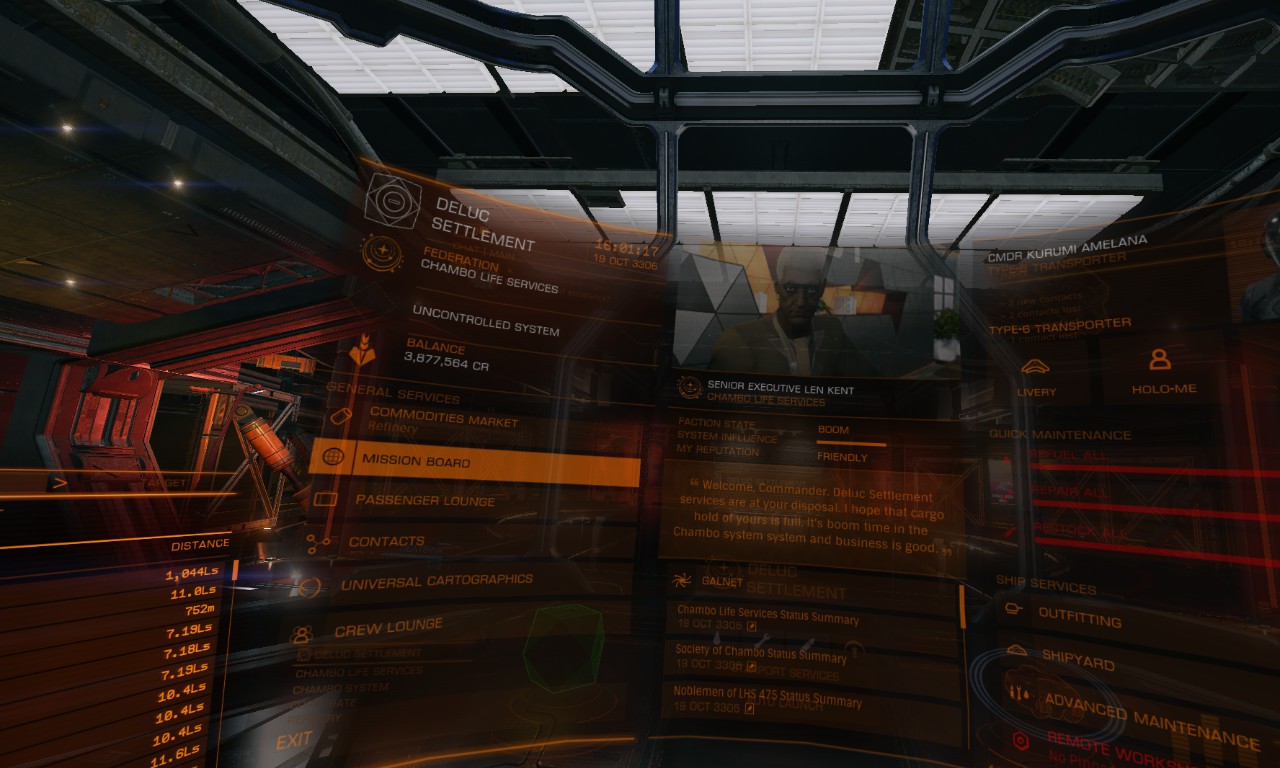
Task: Read Noblemen of LHS 475 Status Summary
Action: (768, 699)
